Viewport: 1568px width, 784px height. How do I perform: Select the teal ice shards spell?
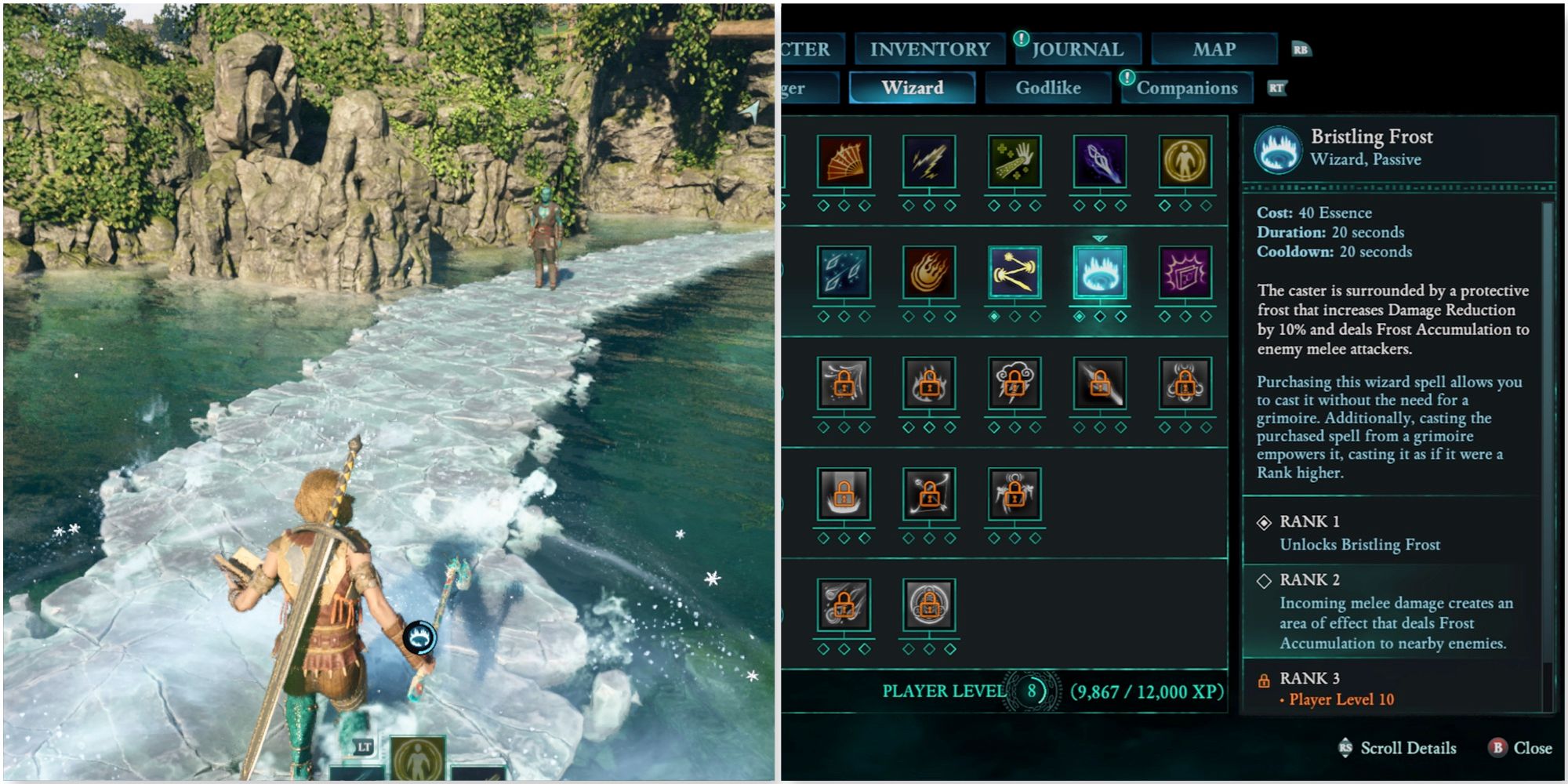[x=844, y=273]
